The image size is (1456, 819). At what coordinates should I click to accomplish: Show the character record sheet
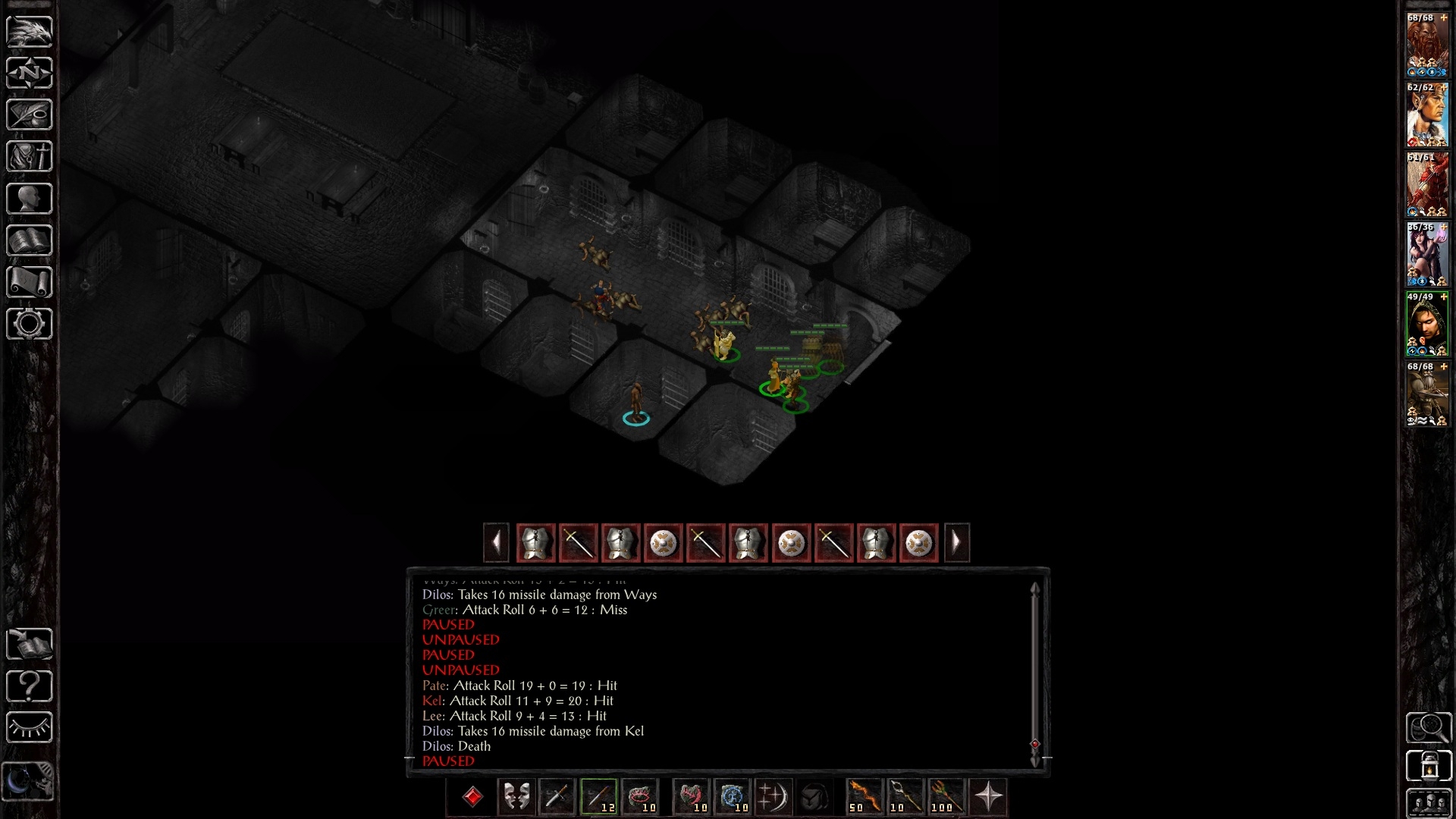point(30,199)
